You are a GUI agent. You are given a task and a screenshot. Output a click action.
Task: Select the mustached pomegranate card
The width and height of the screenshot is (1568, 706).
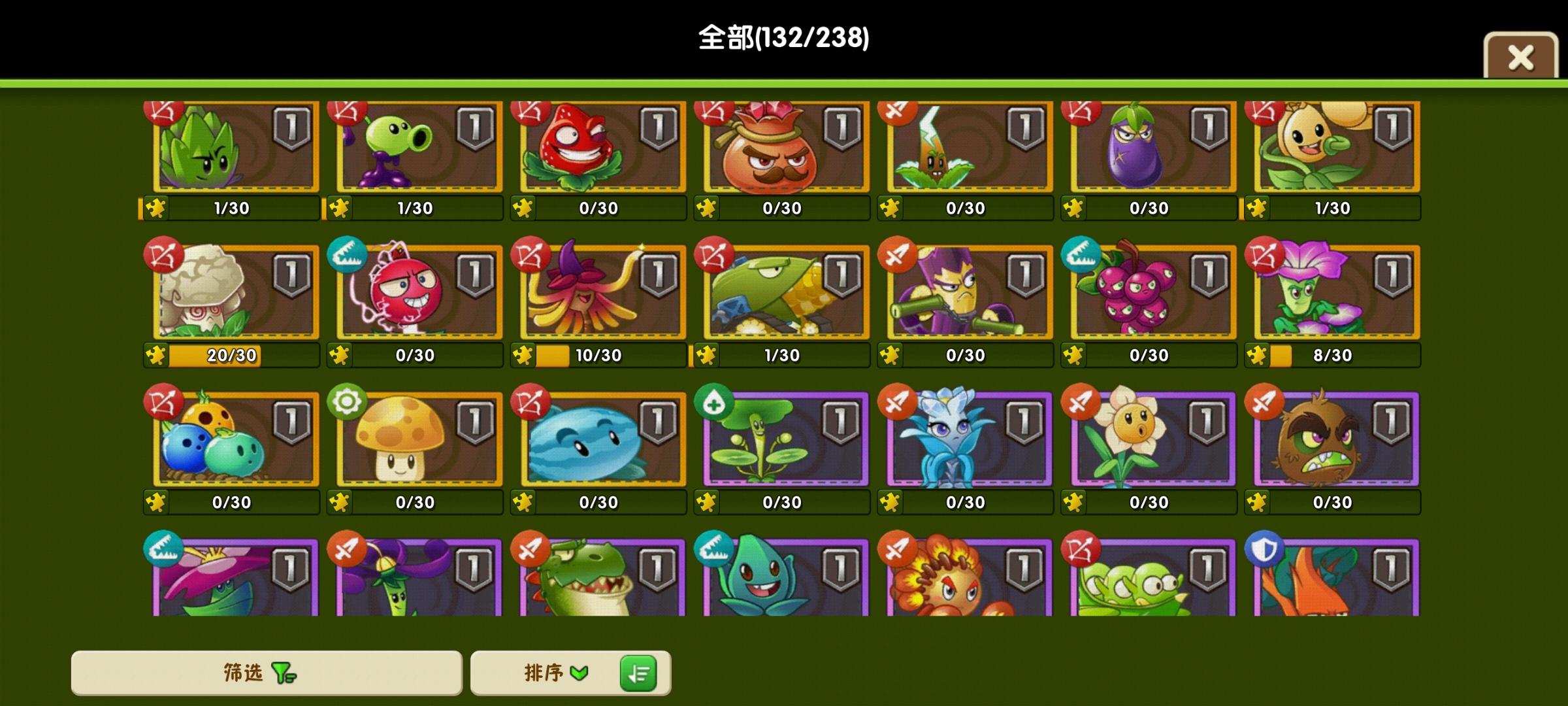783,147
